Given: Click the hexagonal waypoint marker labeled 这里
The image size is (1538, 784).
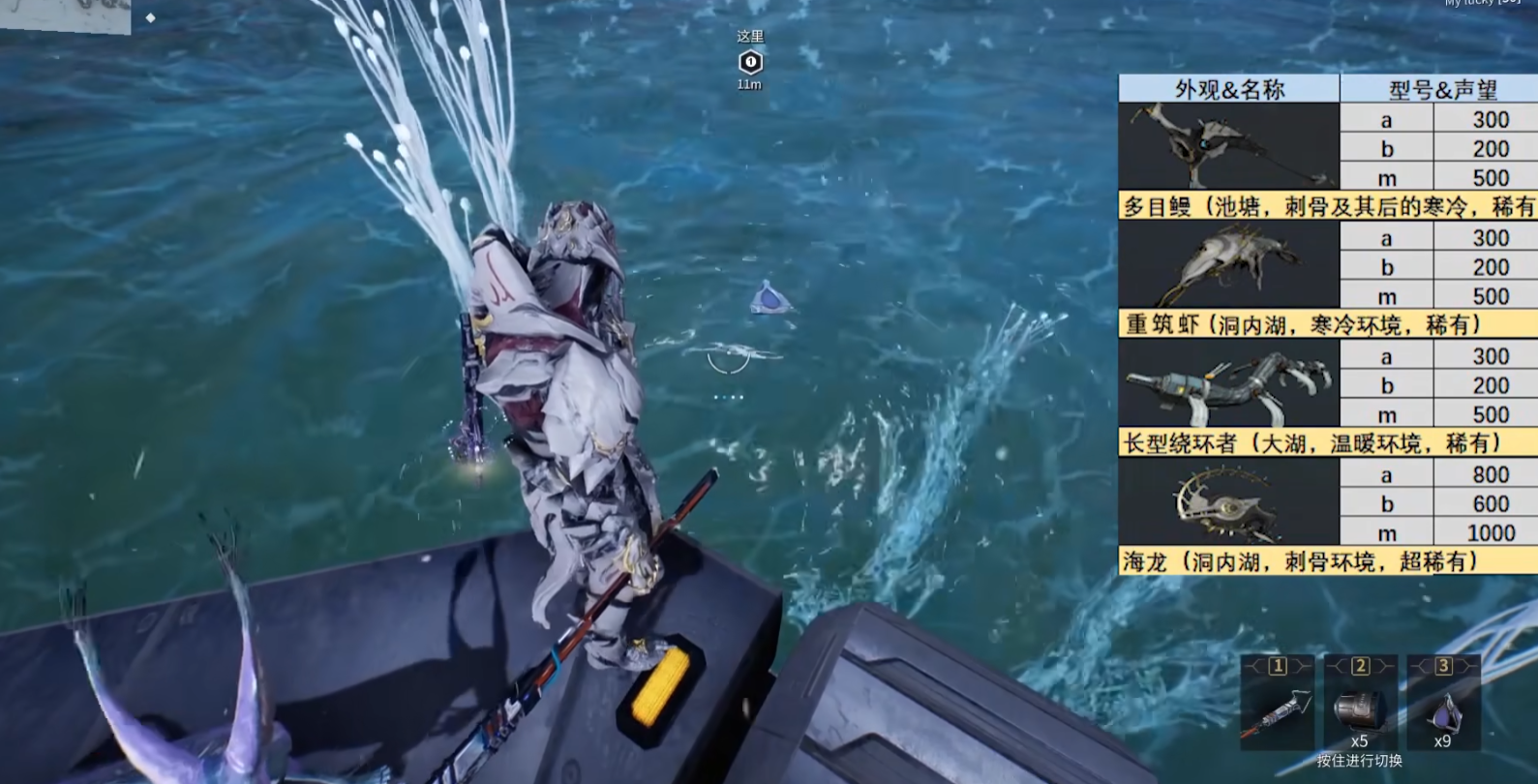Looking at the screenshot, I should point(750,63).
